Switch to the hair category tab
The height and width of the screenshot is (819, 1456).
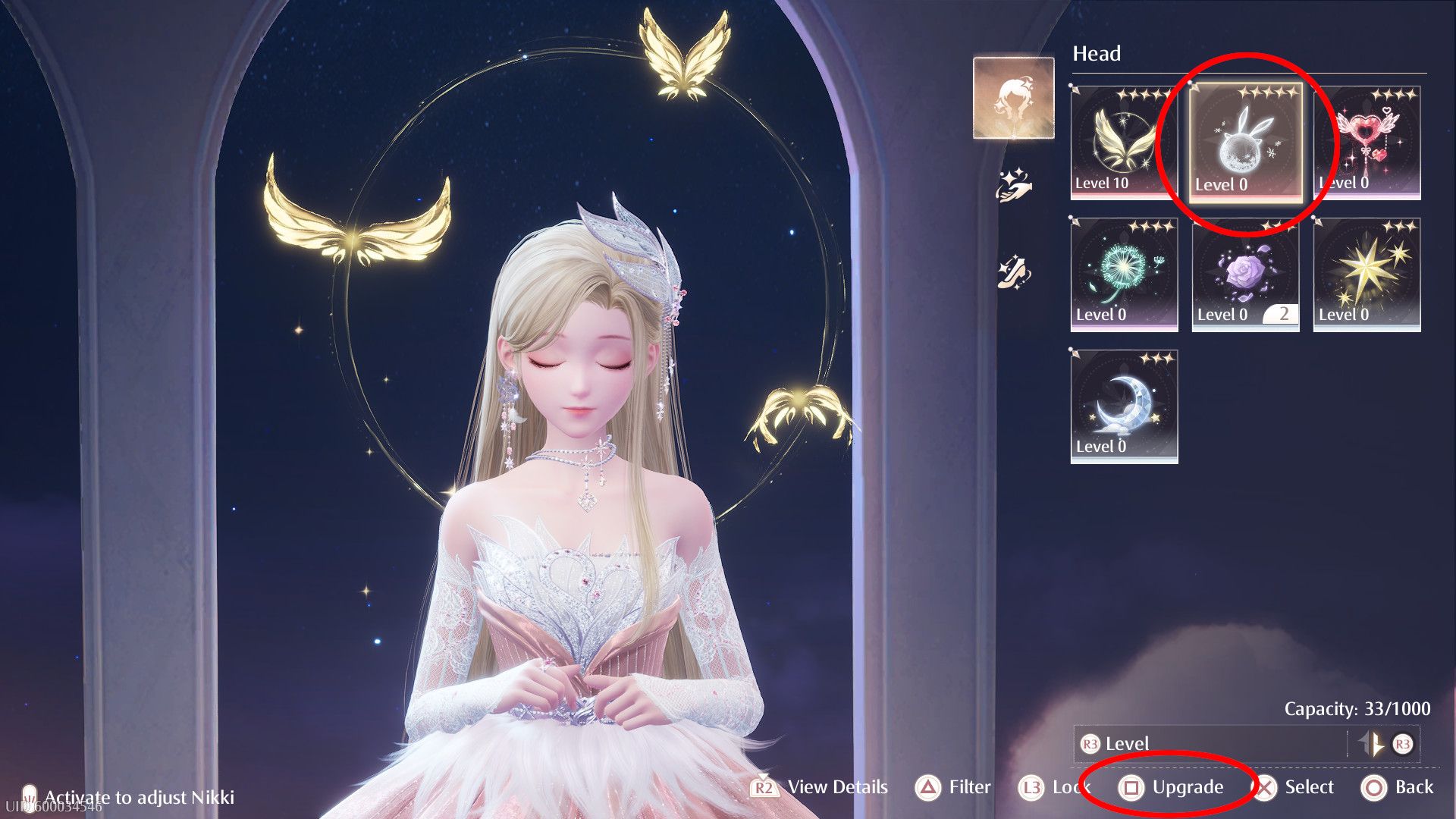1013,98
